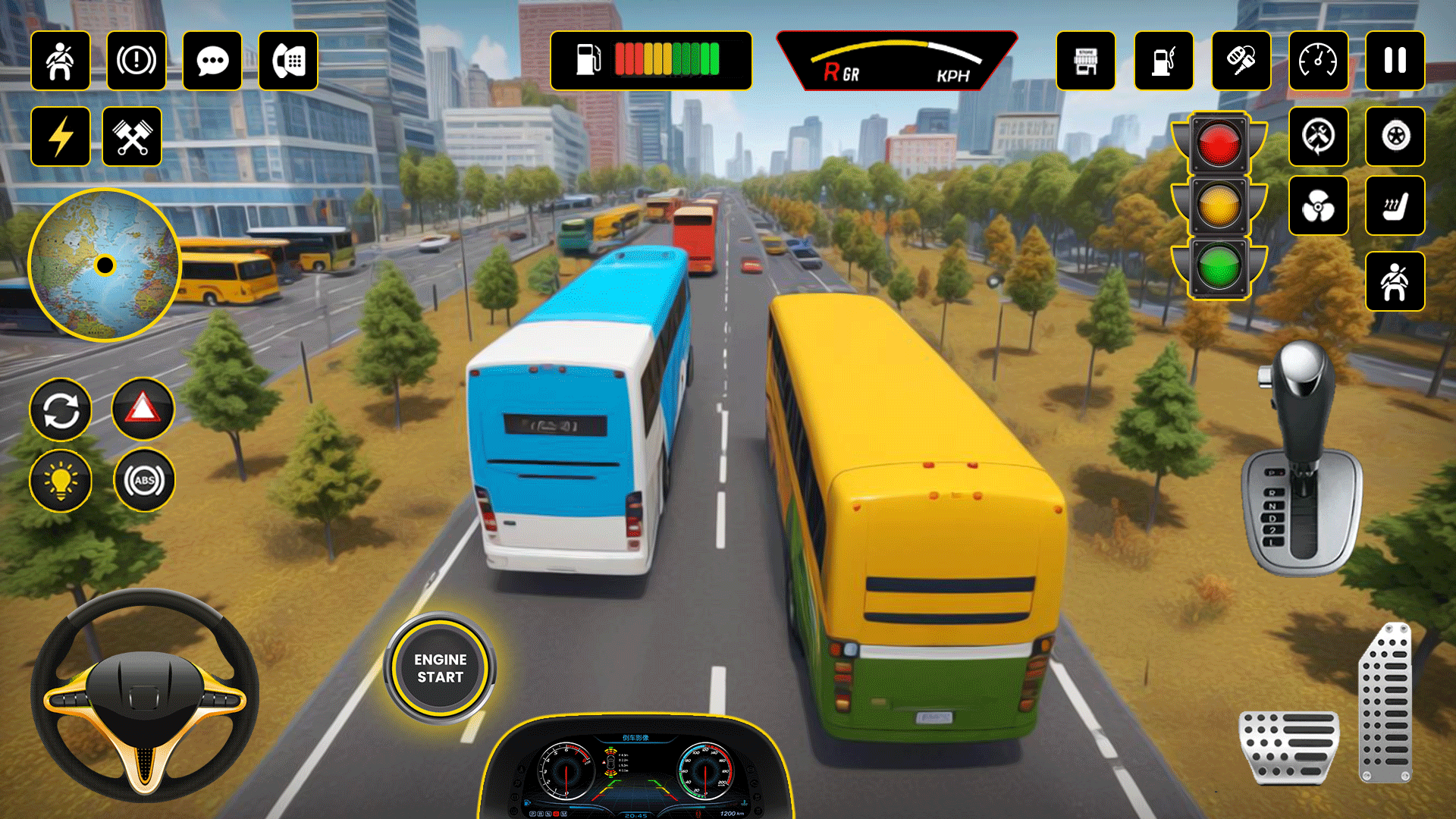Toggle the seatbelt icon beside the brake warning

[61, 61]
